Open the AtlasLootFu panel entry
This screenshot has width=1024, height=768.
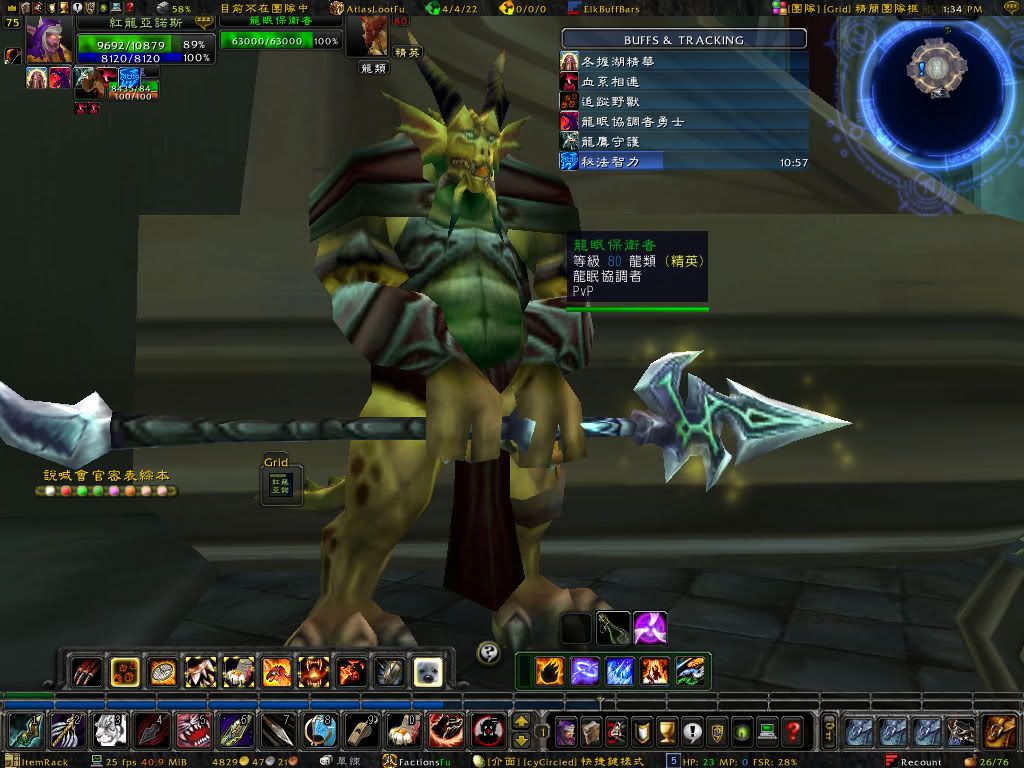[372, 8]
